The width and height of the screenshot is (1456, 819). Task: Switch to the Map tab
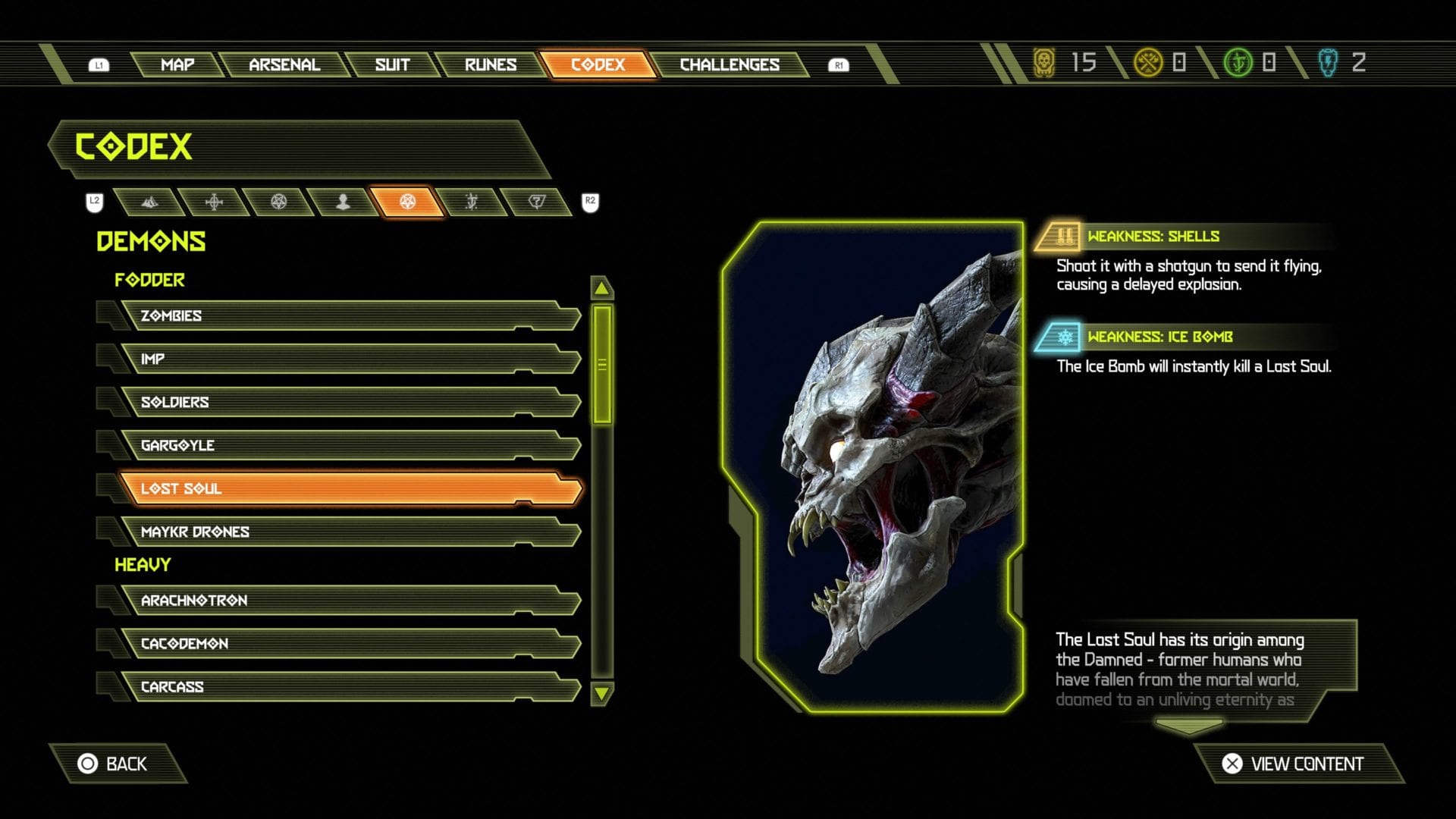click(x=177, y=64)
